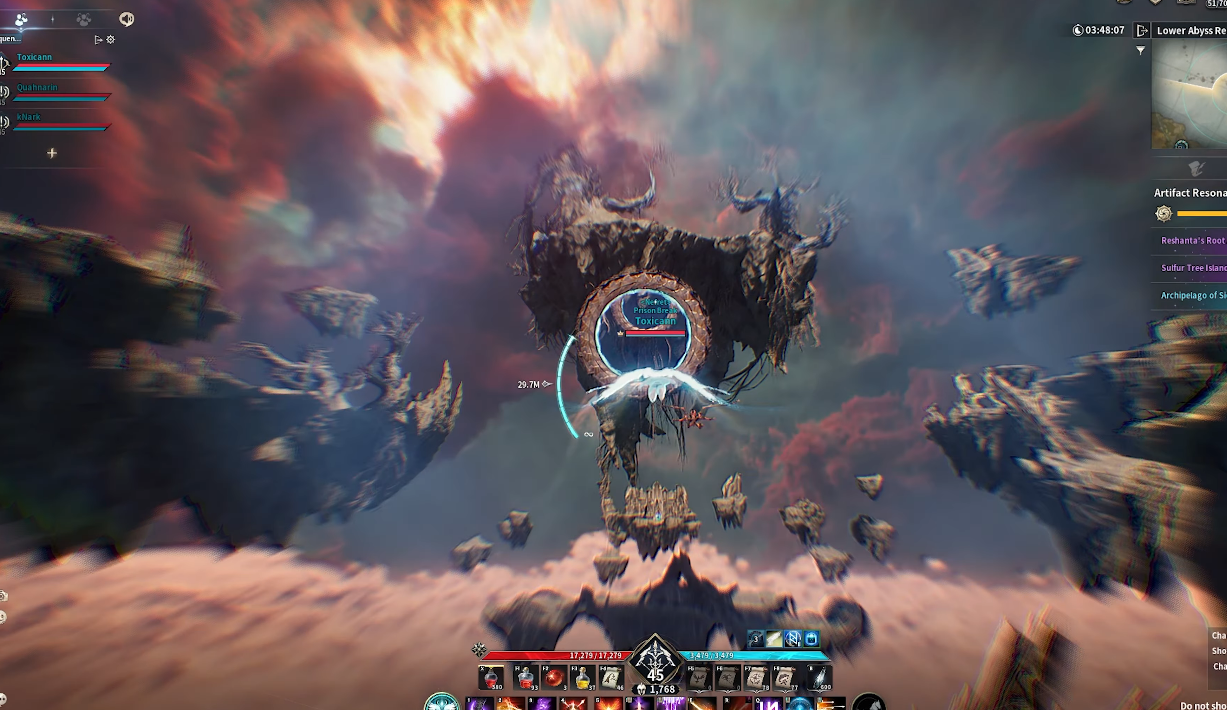
Task: Select the Sulfur Tree Island entry
Action: 1192,268
